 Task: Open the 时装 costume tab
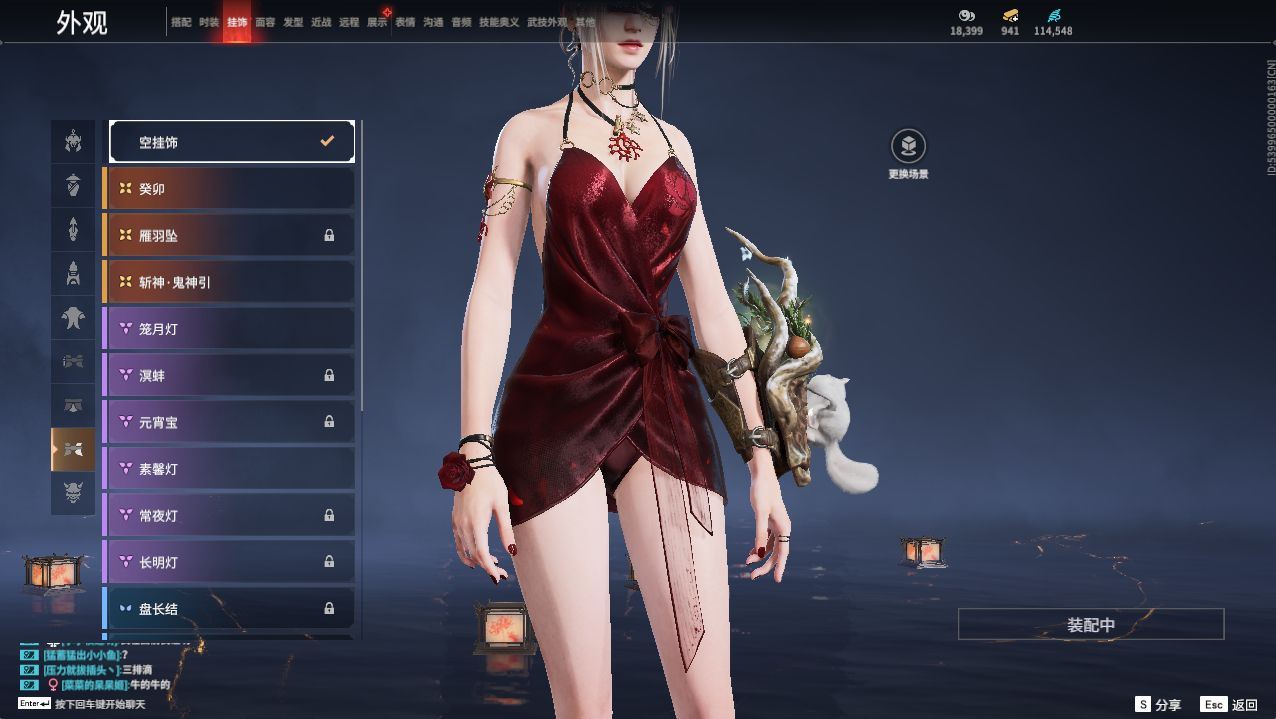[209, 22]
